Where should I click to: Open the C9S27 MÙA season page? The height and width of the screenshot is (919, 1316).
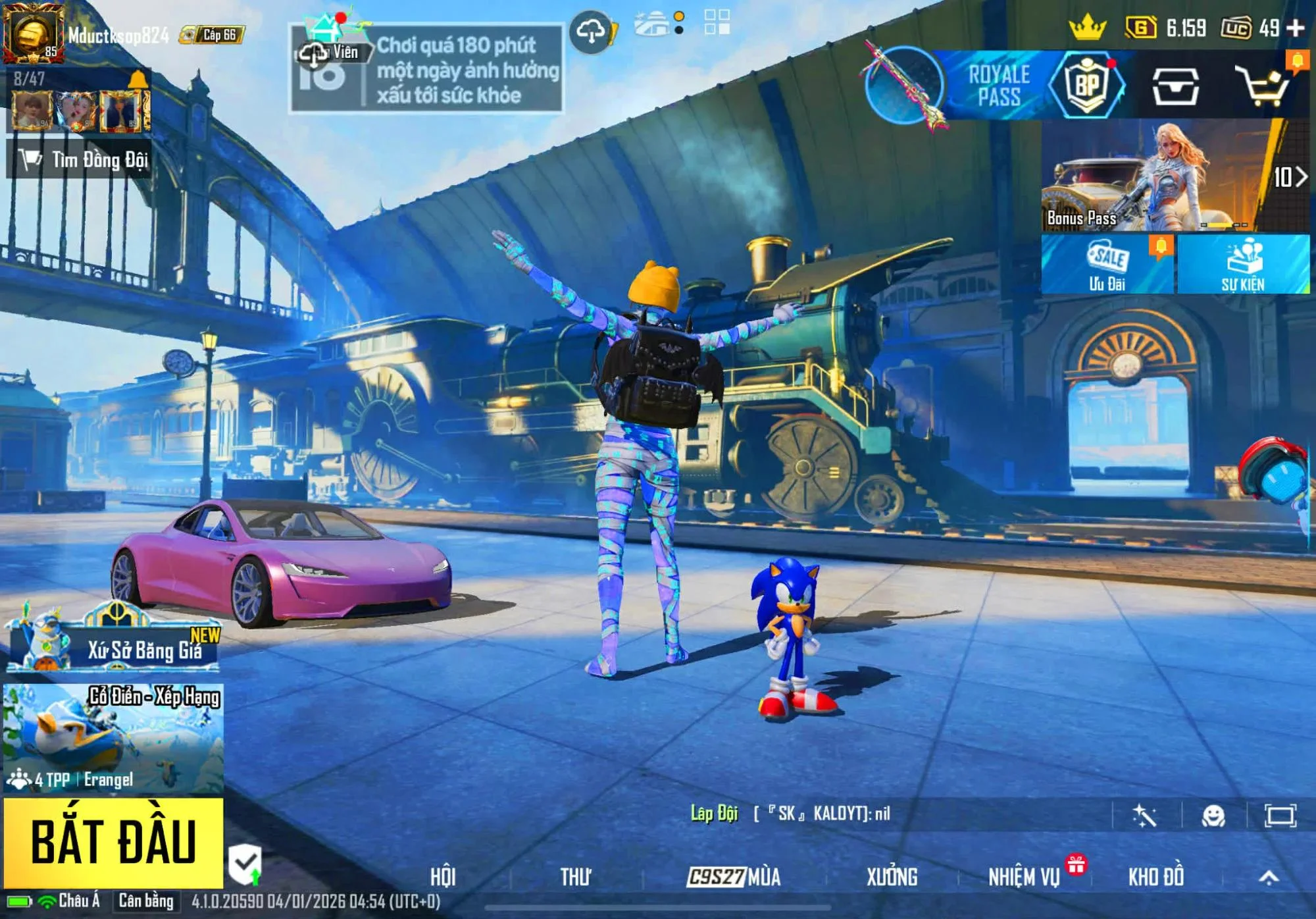click(x=734, y=877)
